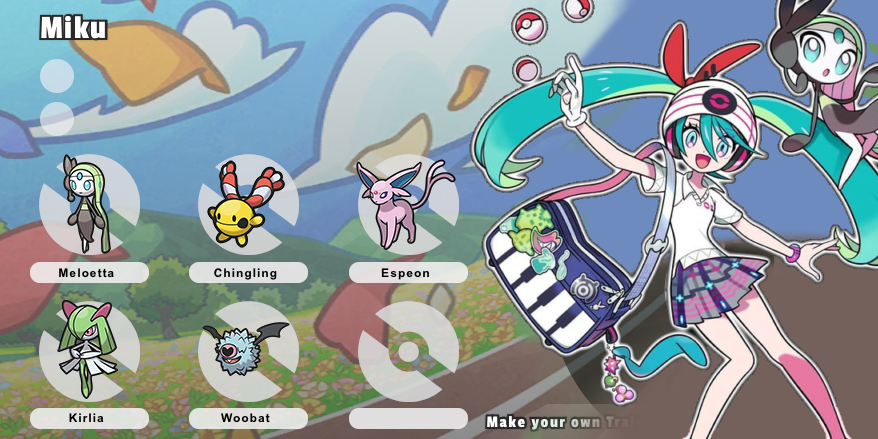The width and height of the screenshot is (878, 439).
Task: Pick the Espeon team slot
Action: point(407,205)
